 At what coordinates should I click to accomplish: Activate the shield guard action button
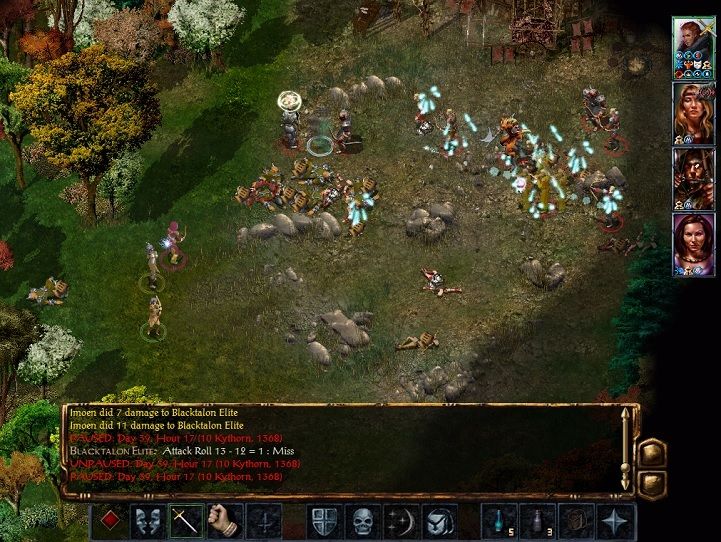click(321, 521)
